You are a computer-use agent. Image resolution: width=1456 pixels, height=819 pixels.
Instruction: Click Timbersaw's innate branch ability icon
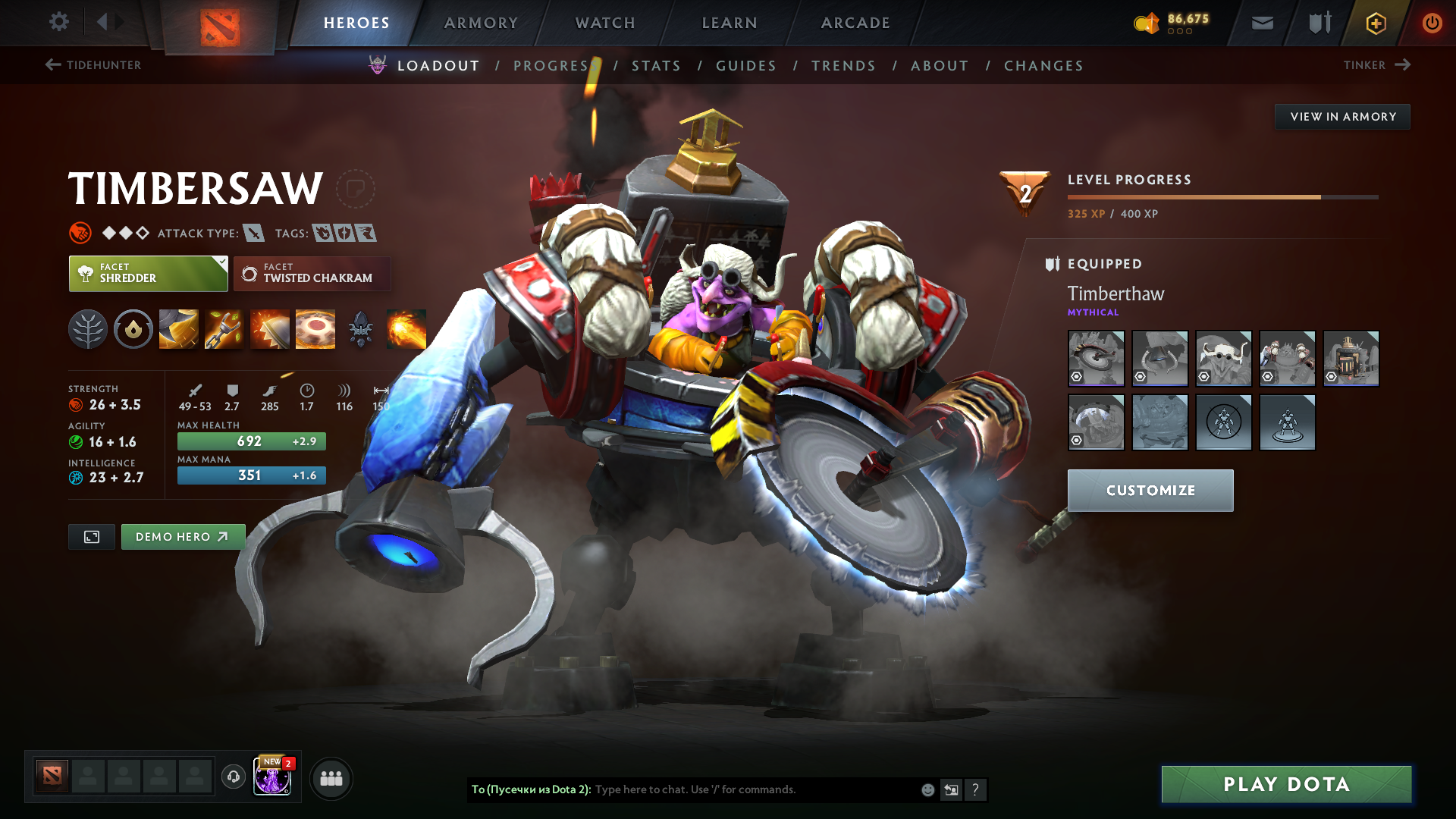point(88,328)
